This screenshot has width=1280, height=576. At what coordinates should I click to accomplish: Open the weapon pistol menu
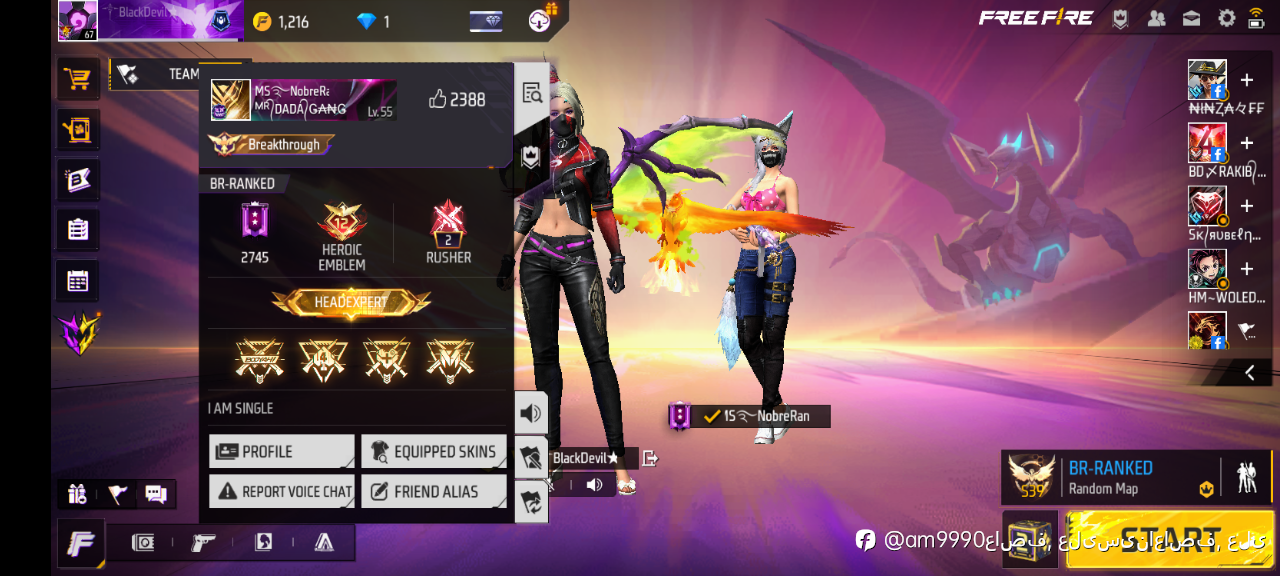203,542
